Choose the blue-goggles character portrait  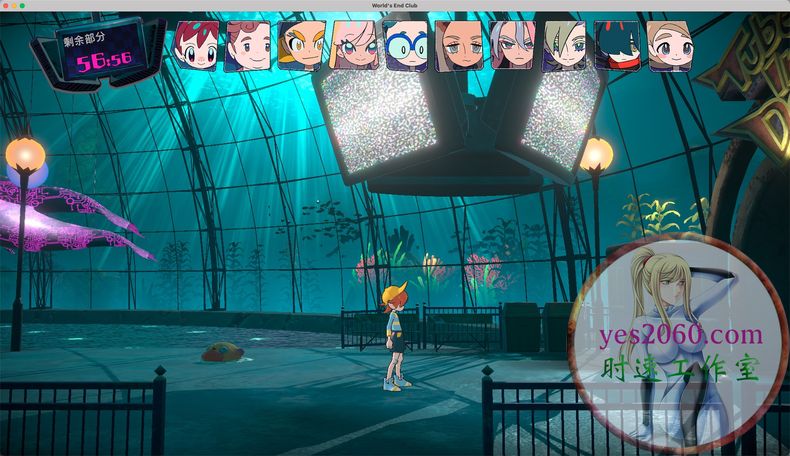click(406, 45)
